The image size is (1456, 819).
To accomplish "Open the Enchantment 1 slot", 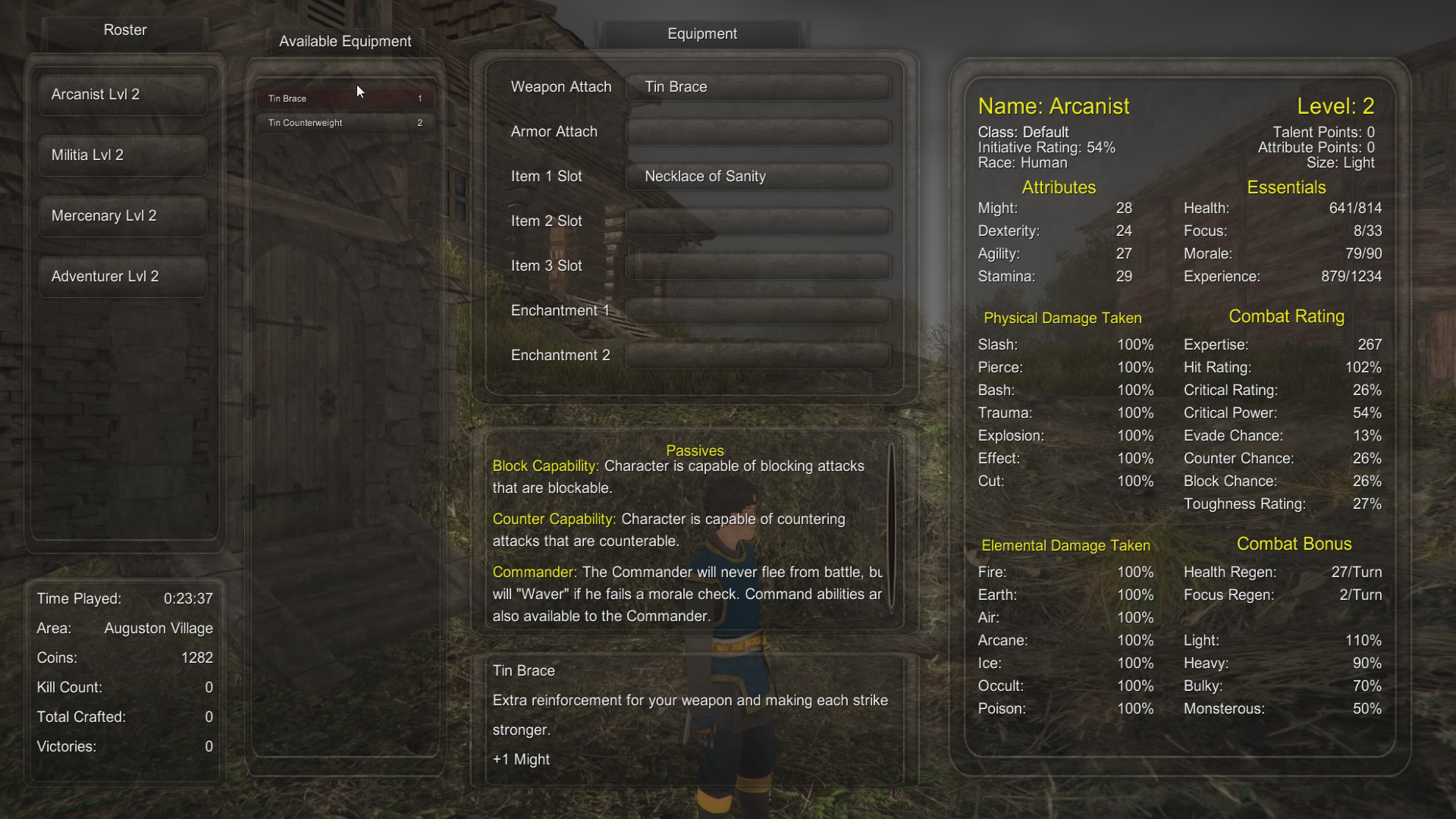I will point(758,310).
